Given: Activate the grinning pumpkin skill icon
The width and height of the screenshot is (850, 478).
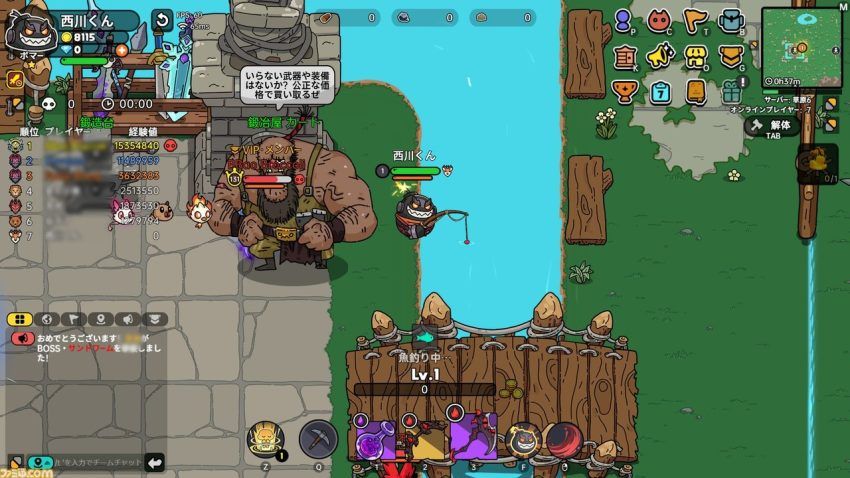Looking at the screenshot, I should 522,439.
